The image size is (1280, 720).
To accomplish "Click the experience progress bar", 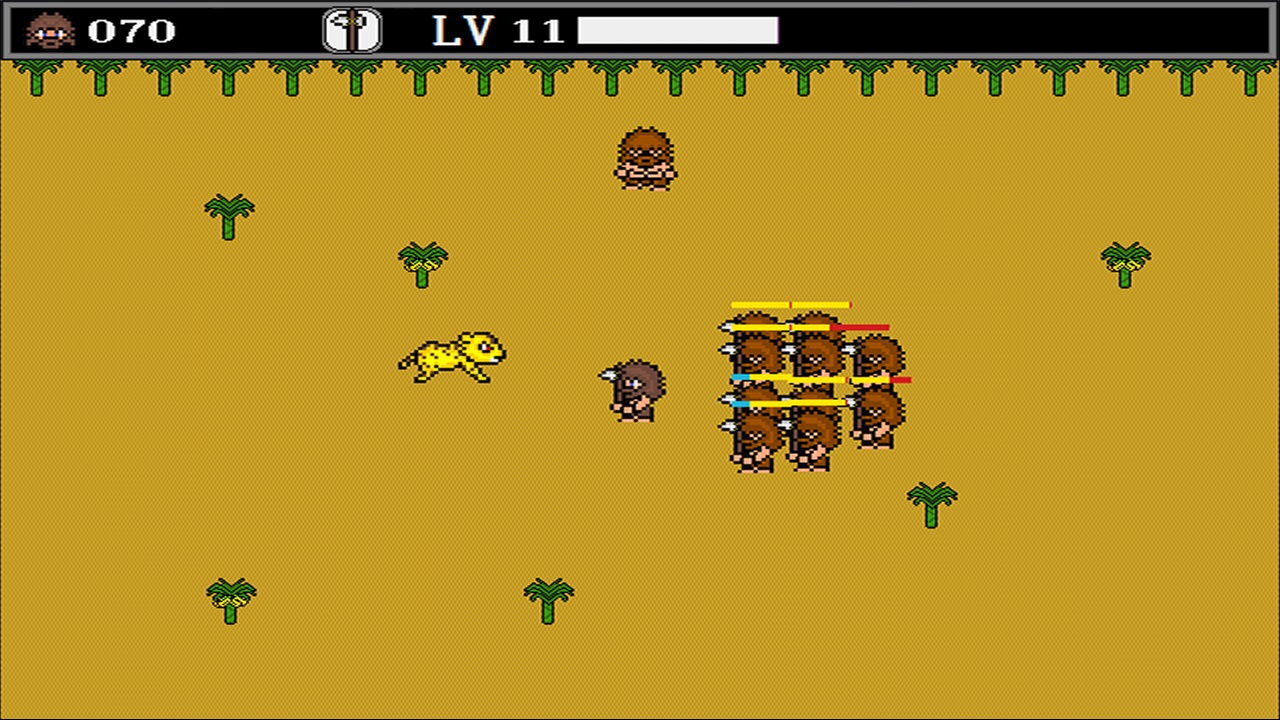I will pyautogui.click(x=676, y=31).
